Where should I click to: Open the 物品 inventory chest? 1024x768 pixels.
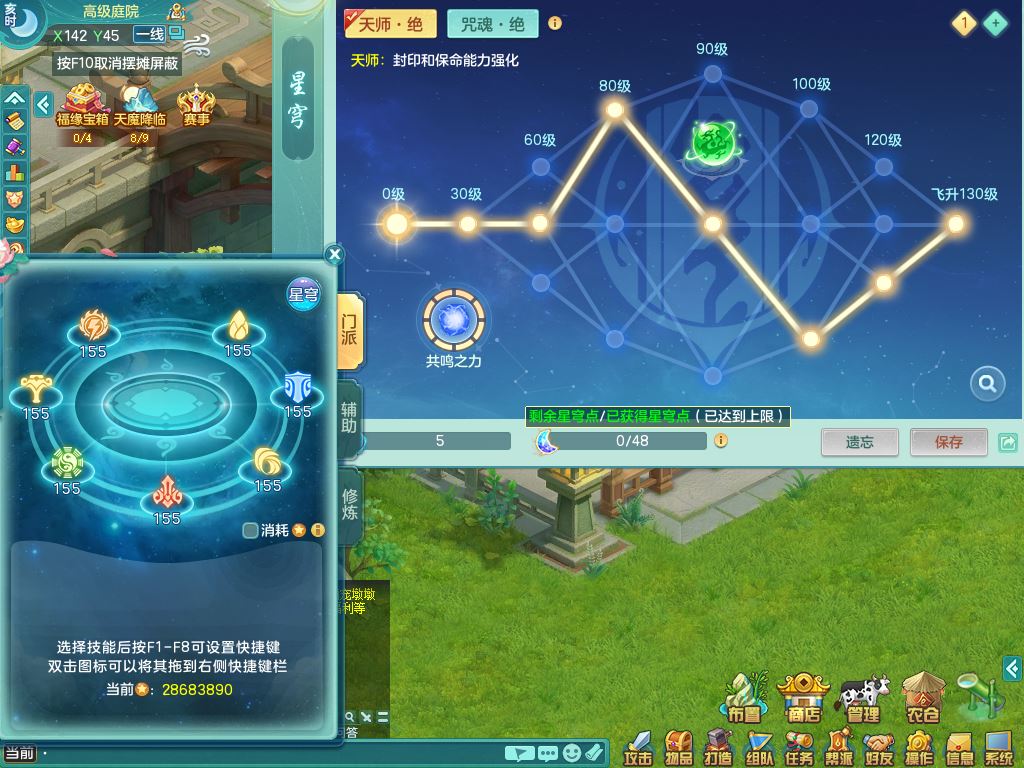pyautogui.click(x=678, y=746)
